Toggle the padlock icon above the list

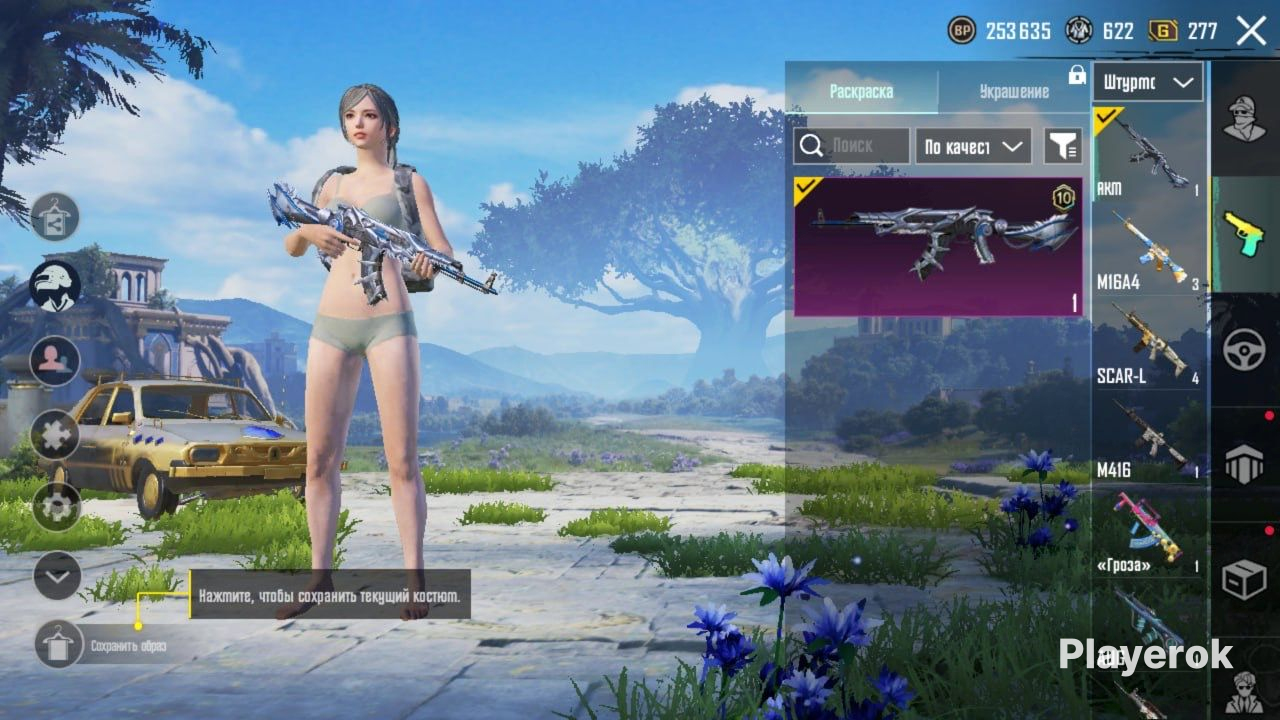[x=1077, y=75]
